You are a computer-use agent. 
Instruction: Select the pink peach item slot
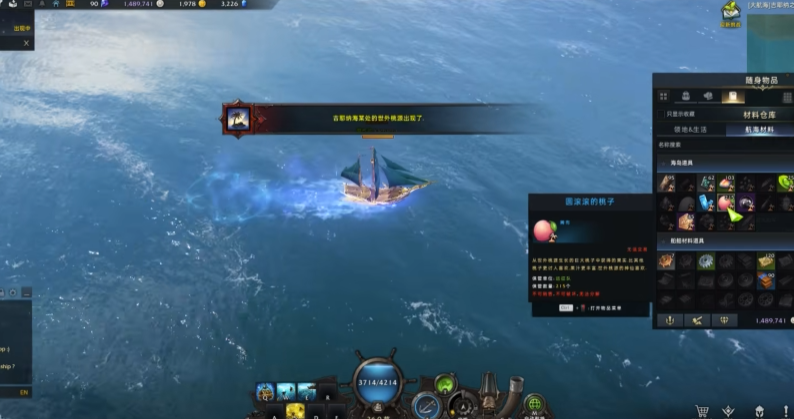724,203
